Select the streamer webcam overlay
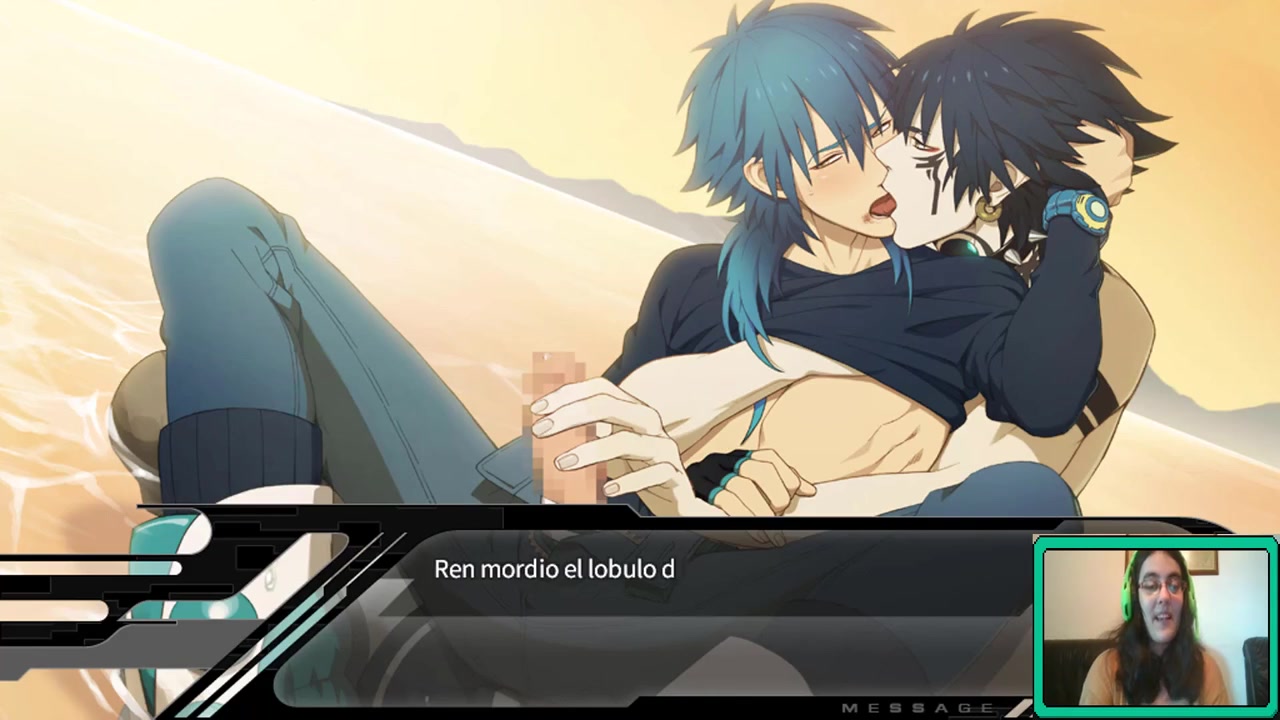Viewport: 1280px width, 720px height. point(1155,627)
